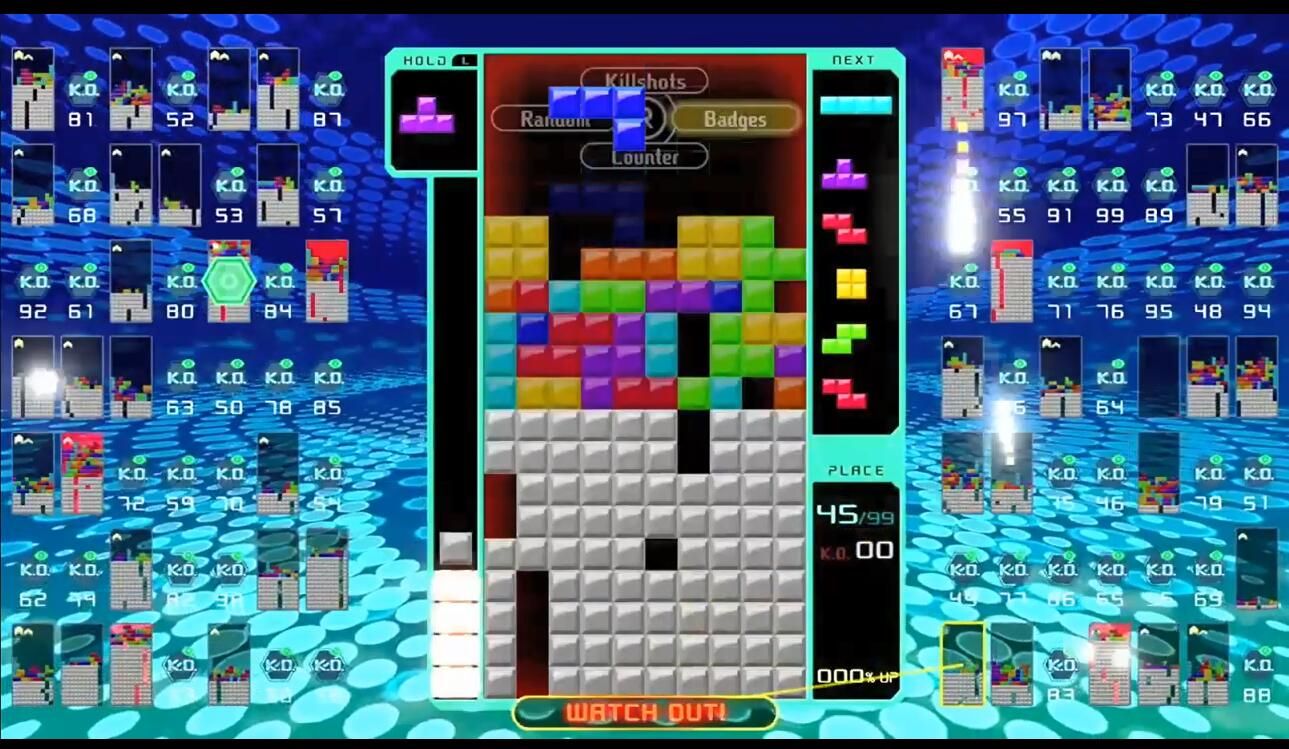This screenshot has height=749, width=1289.
Task: Click the purple T-piece in the Hold box
Action: click(427, 116)
